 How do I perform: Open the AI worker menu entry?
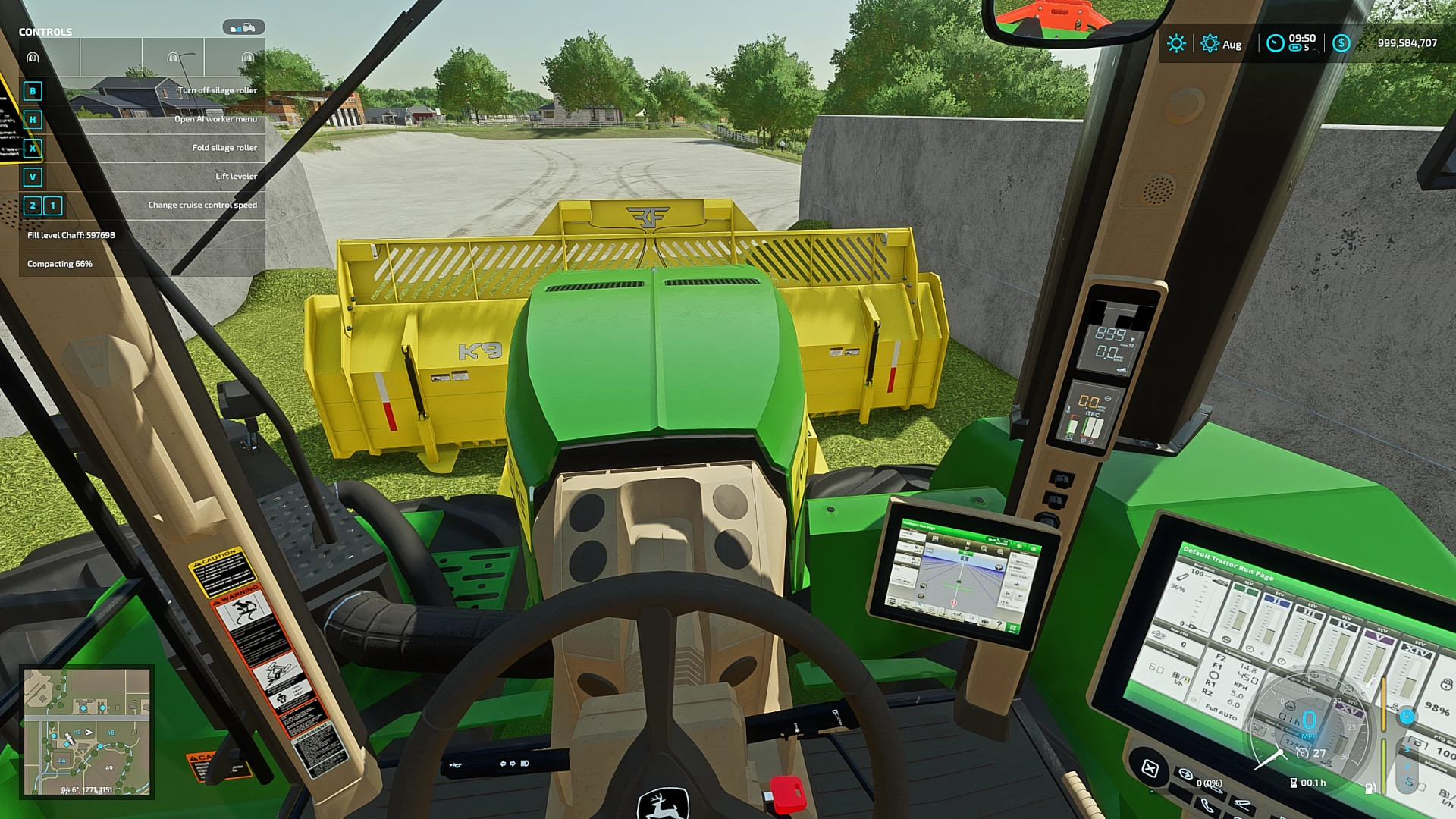[216, 119]
